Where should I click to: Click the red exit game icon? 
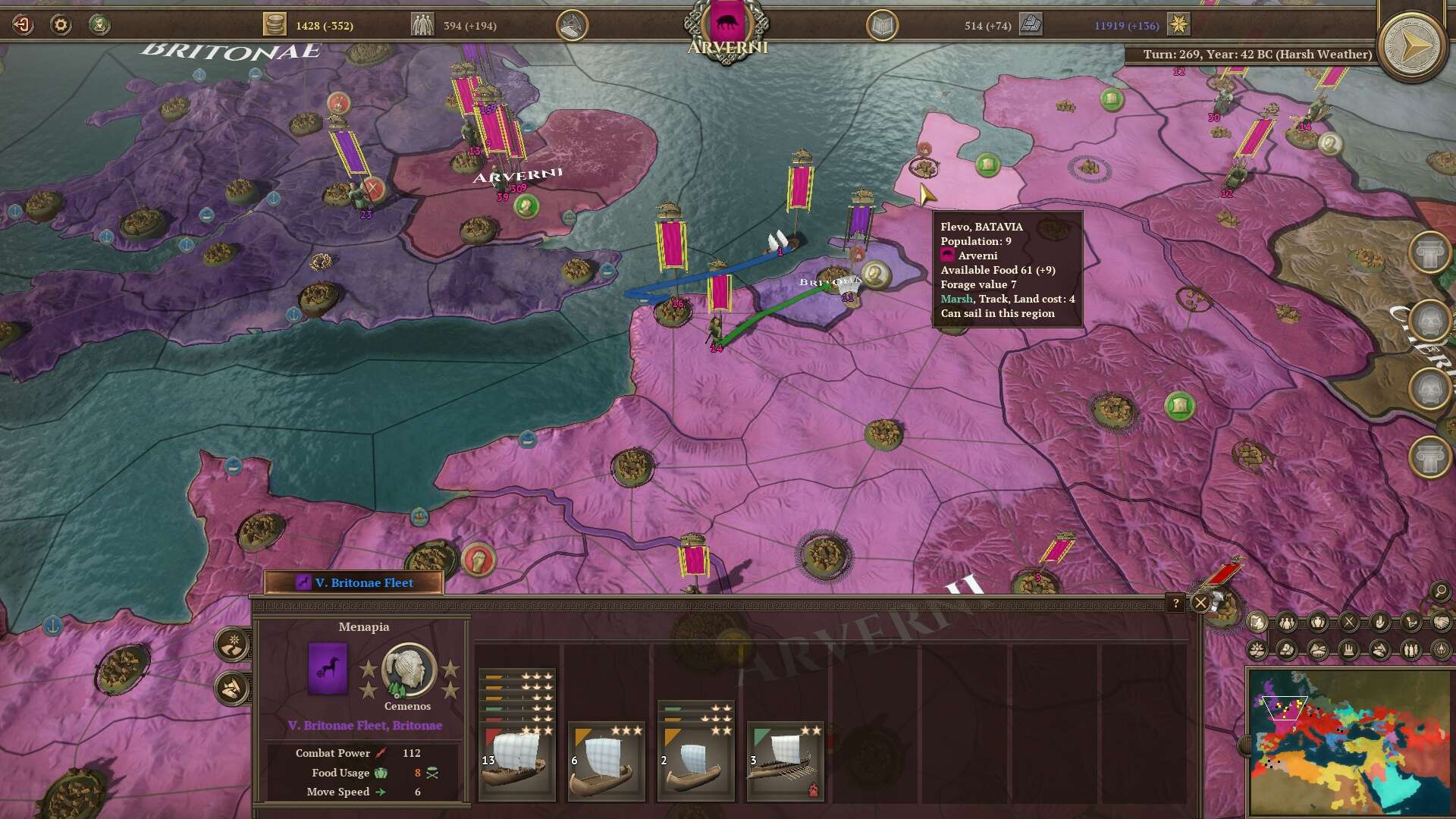[x=23, y=25]
